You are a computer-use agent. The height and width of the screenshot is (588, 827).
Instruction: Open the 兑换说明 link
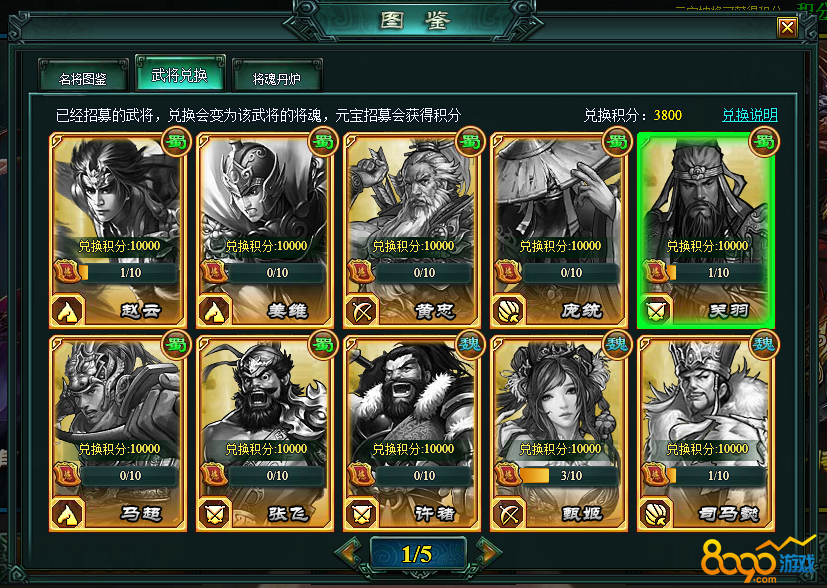[x=750, y=115]
